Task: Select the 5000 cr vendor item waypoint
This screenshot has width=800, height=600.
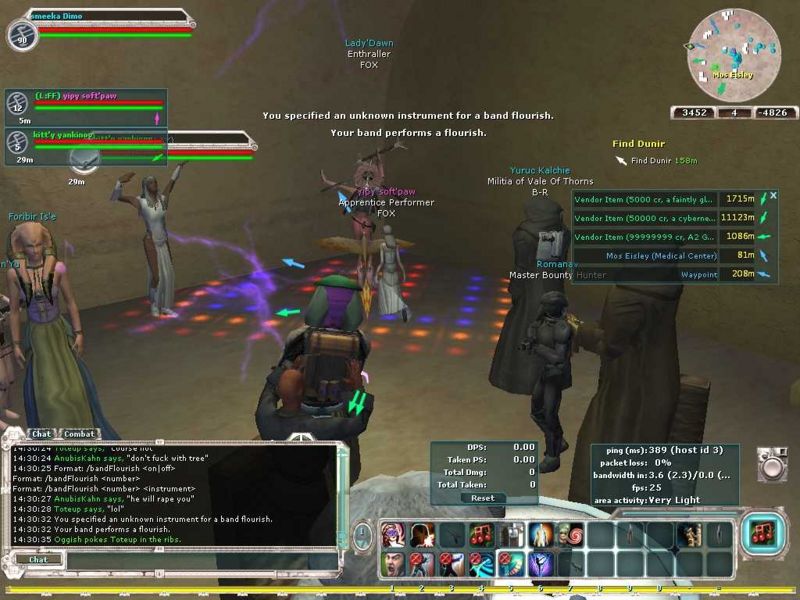Action: (x=646, y=200)
